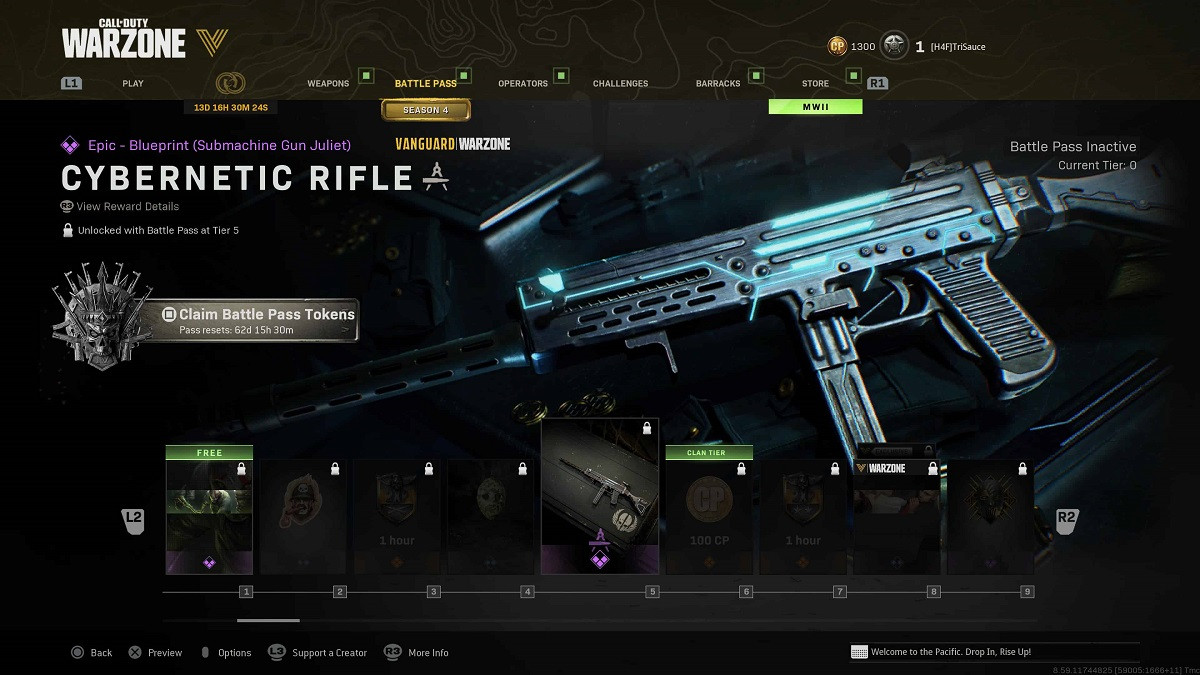
Task: Choose the tier 2 locked reward tile
Action: pos(303,517)
